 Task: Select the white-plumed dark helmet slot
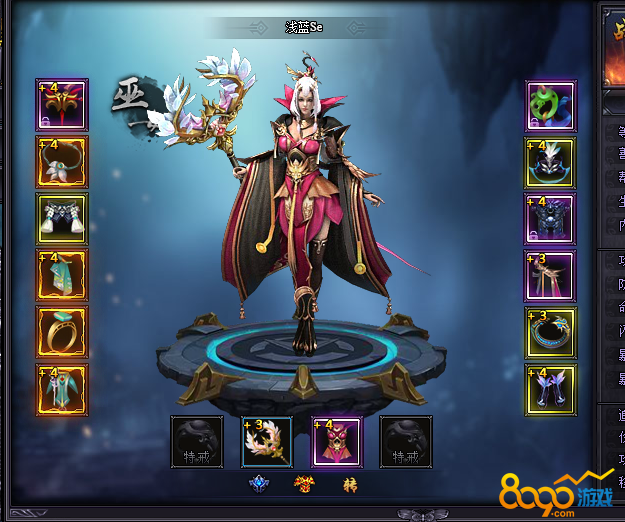551,163
